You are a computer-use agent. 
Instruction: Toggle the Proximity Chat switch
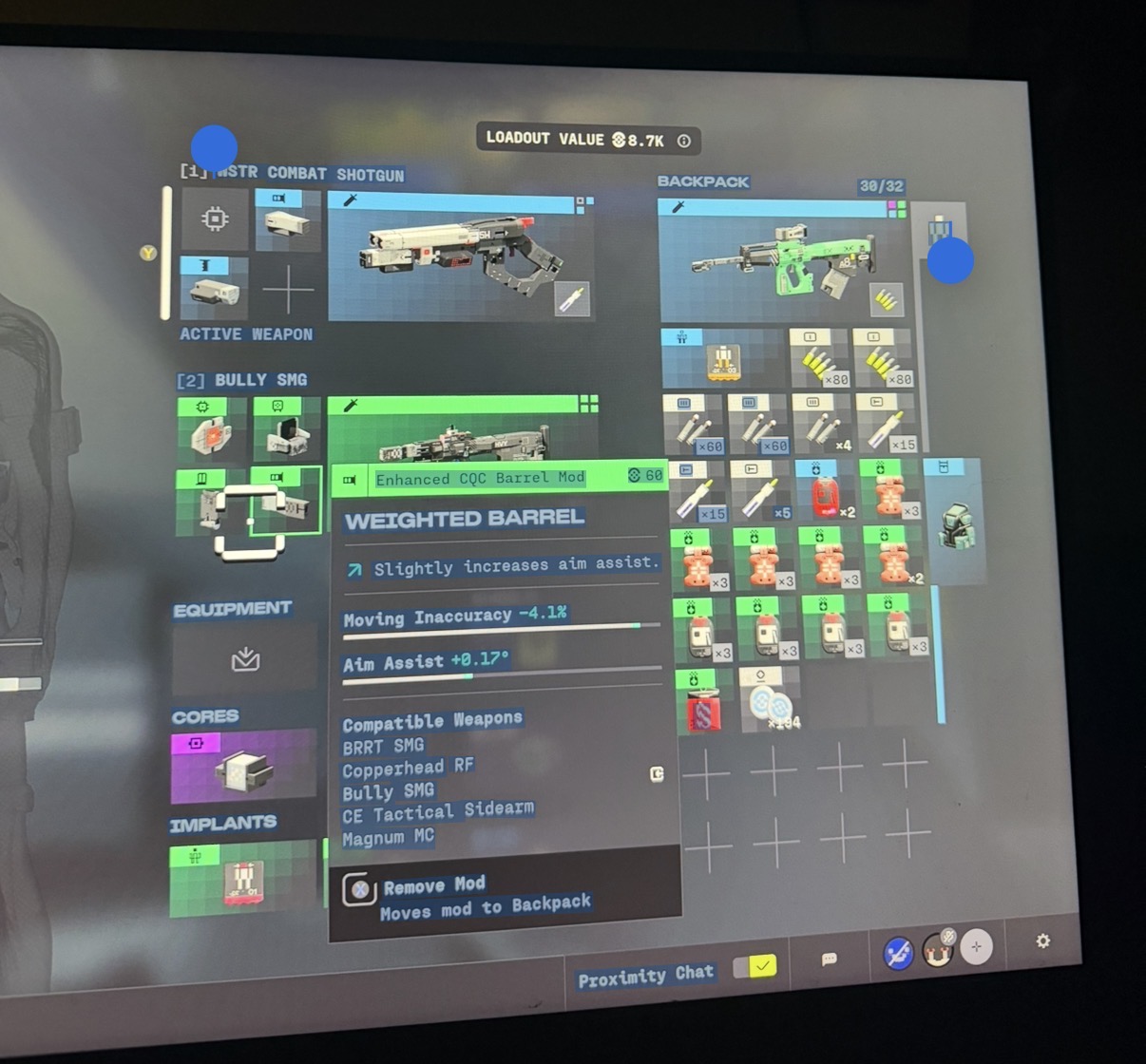click(x=754, y=967)
